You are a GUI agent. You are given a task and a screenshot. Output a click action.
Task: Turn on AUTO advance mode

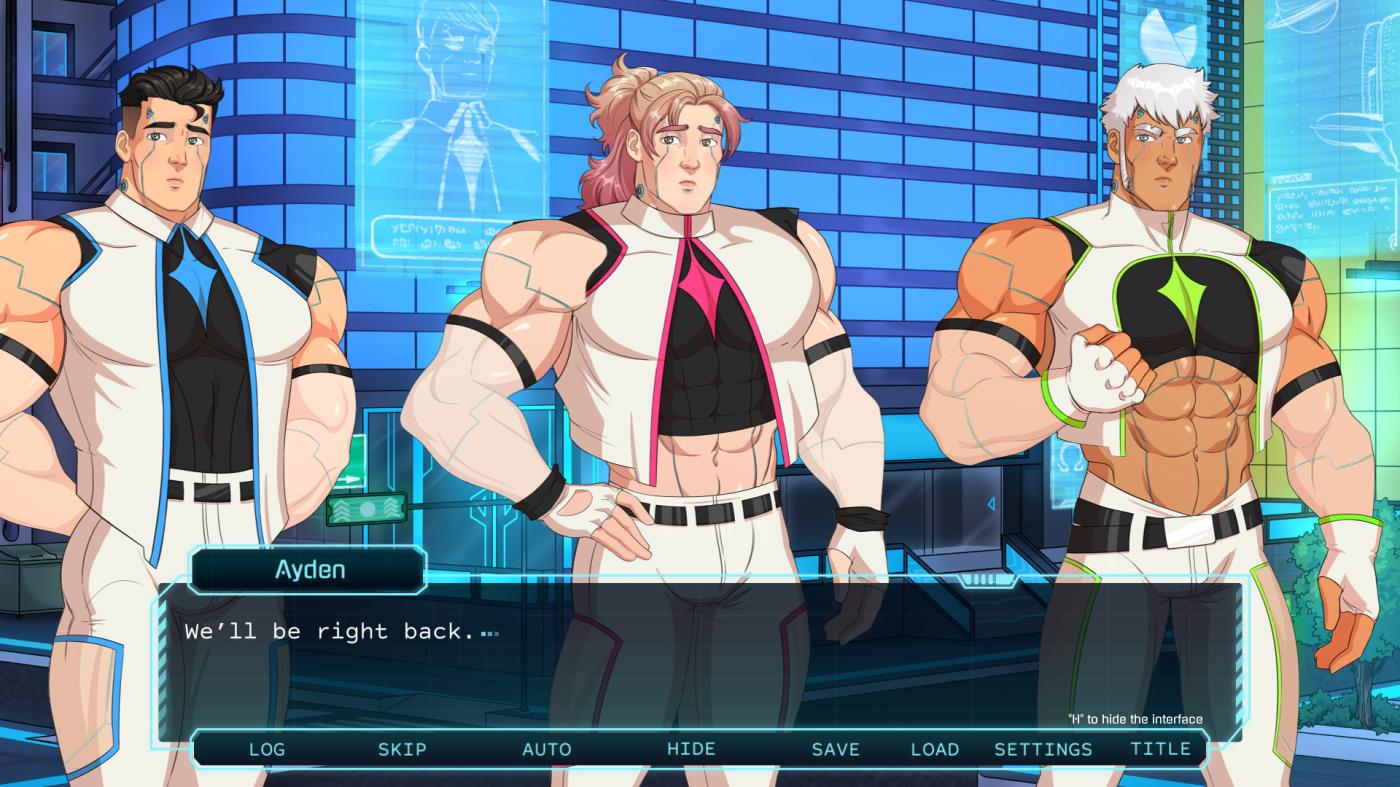point(547,749)
